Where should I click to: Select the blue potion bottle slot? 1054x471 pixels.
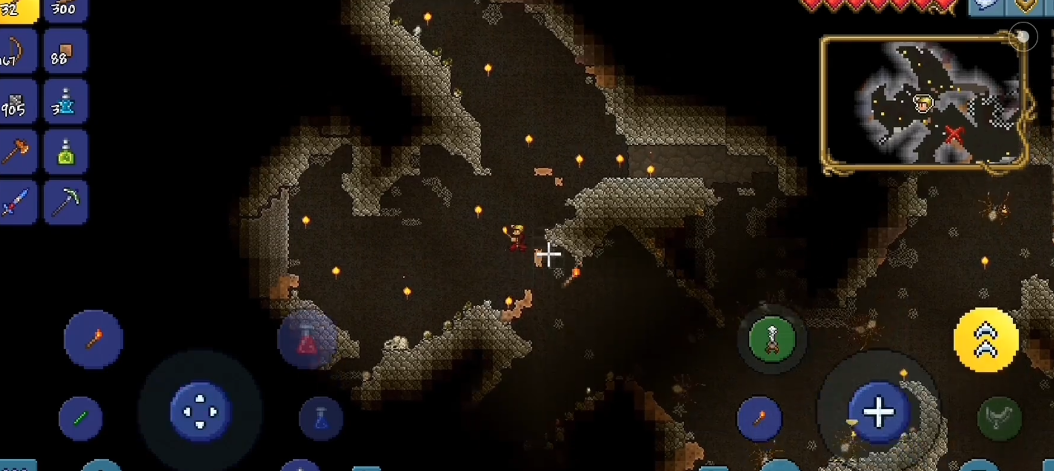pos(65,102)
